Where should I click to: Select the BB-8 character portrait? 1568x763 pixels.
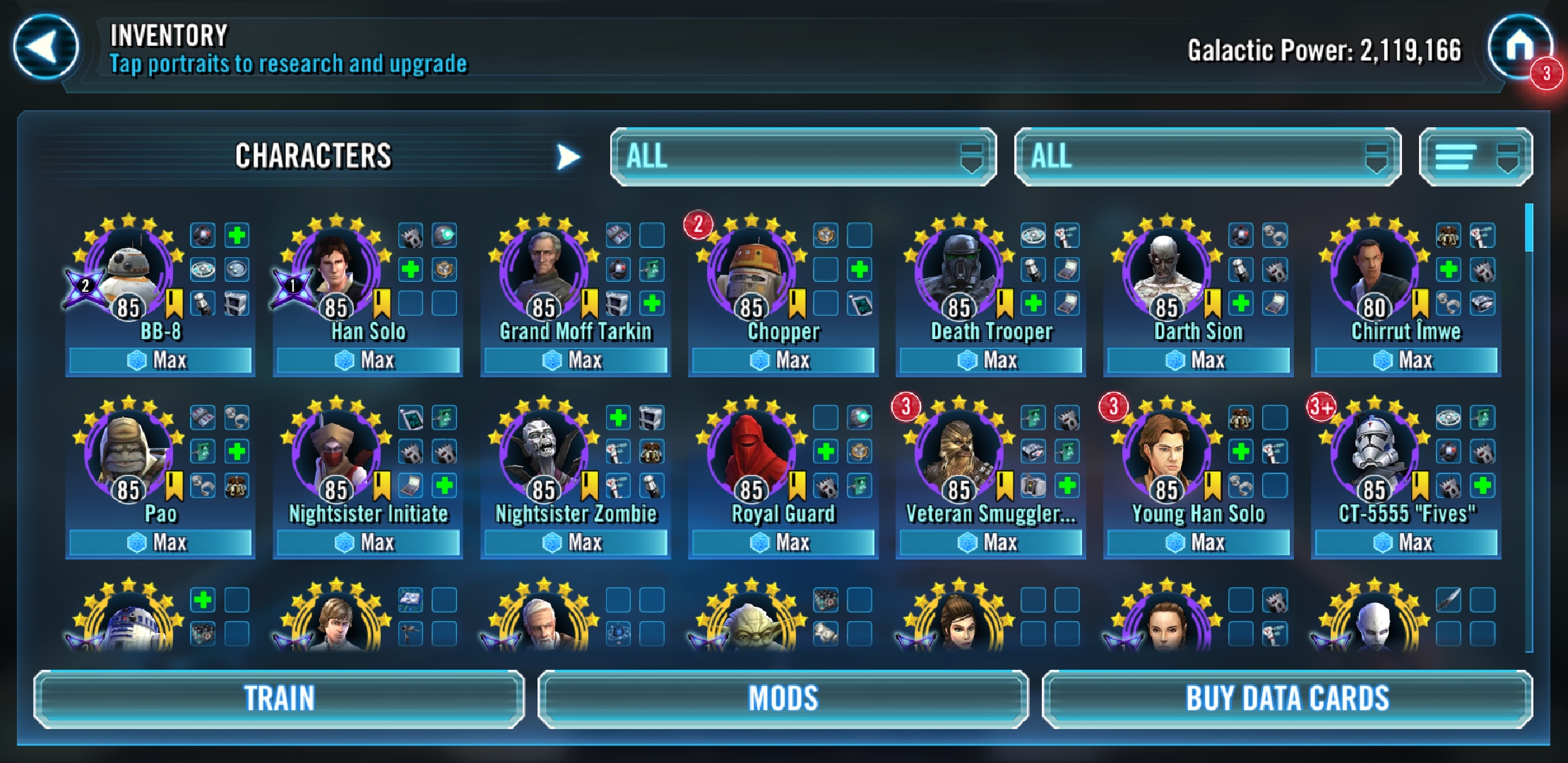click(x=129, y=269)
